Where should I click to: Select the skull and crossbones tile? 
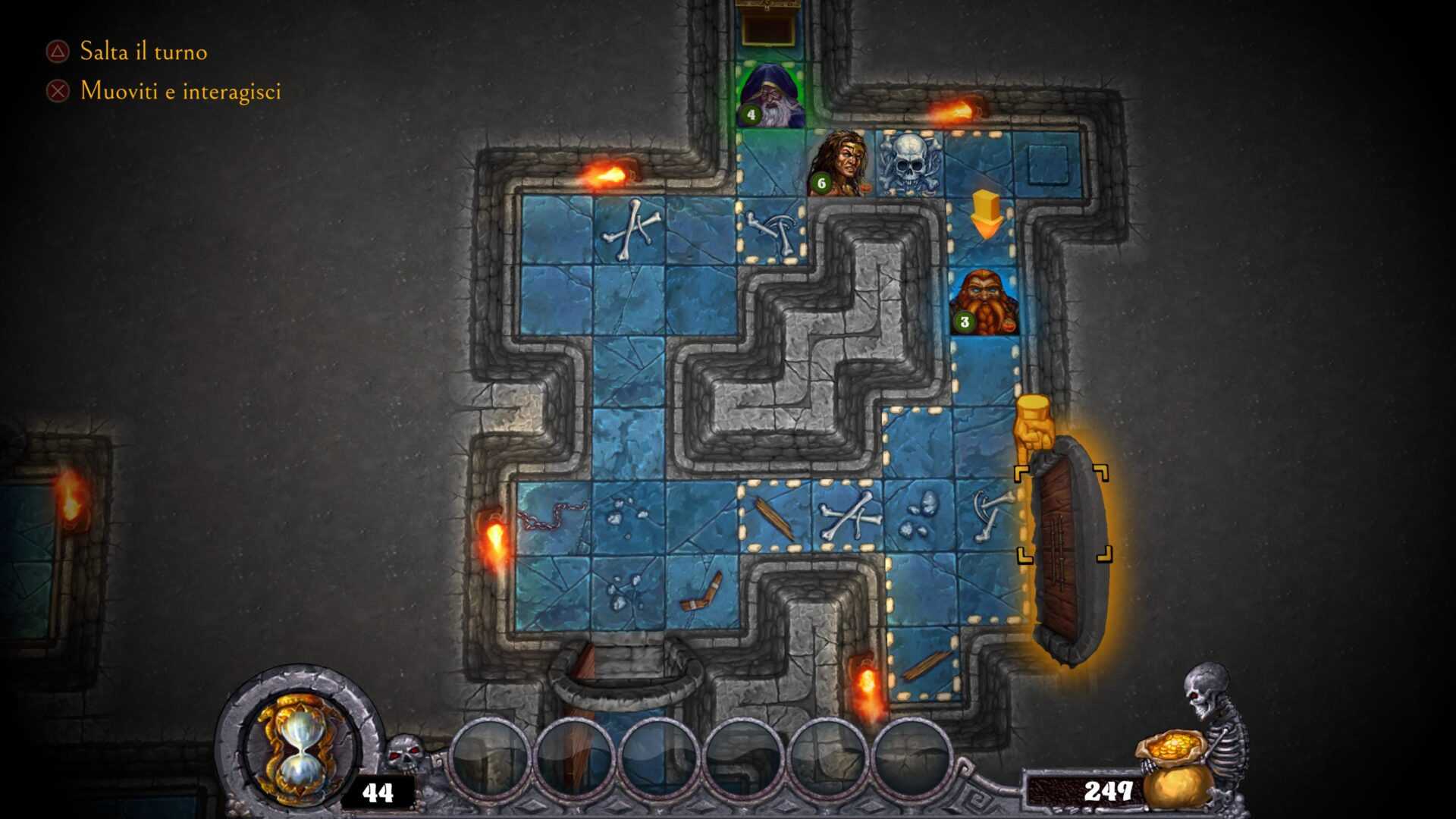click(x=908, y=164)
